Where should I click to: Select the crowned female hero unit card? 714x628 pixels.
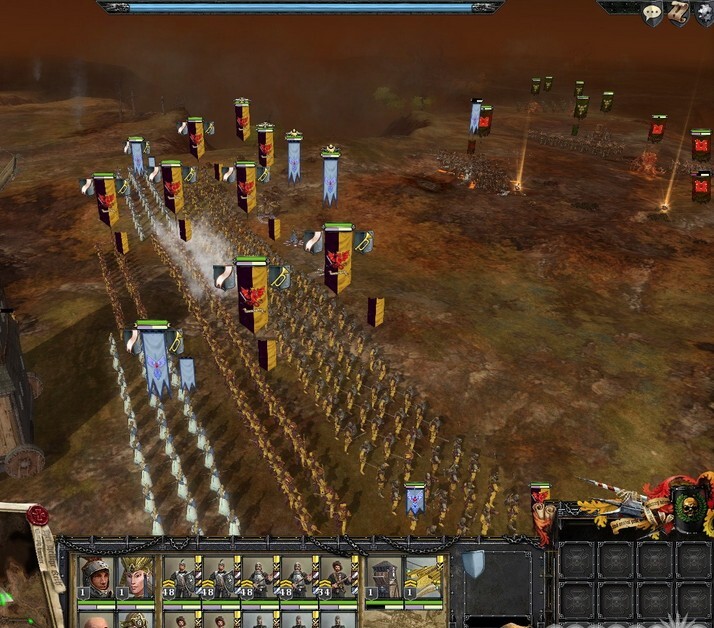click(x=135, y=577)
